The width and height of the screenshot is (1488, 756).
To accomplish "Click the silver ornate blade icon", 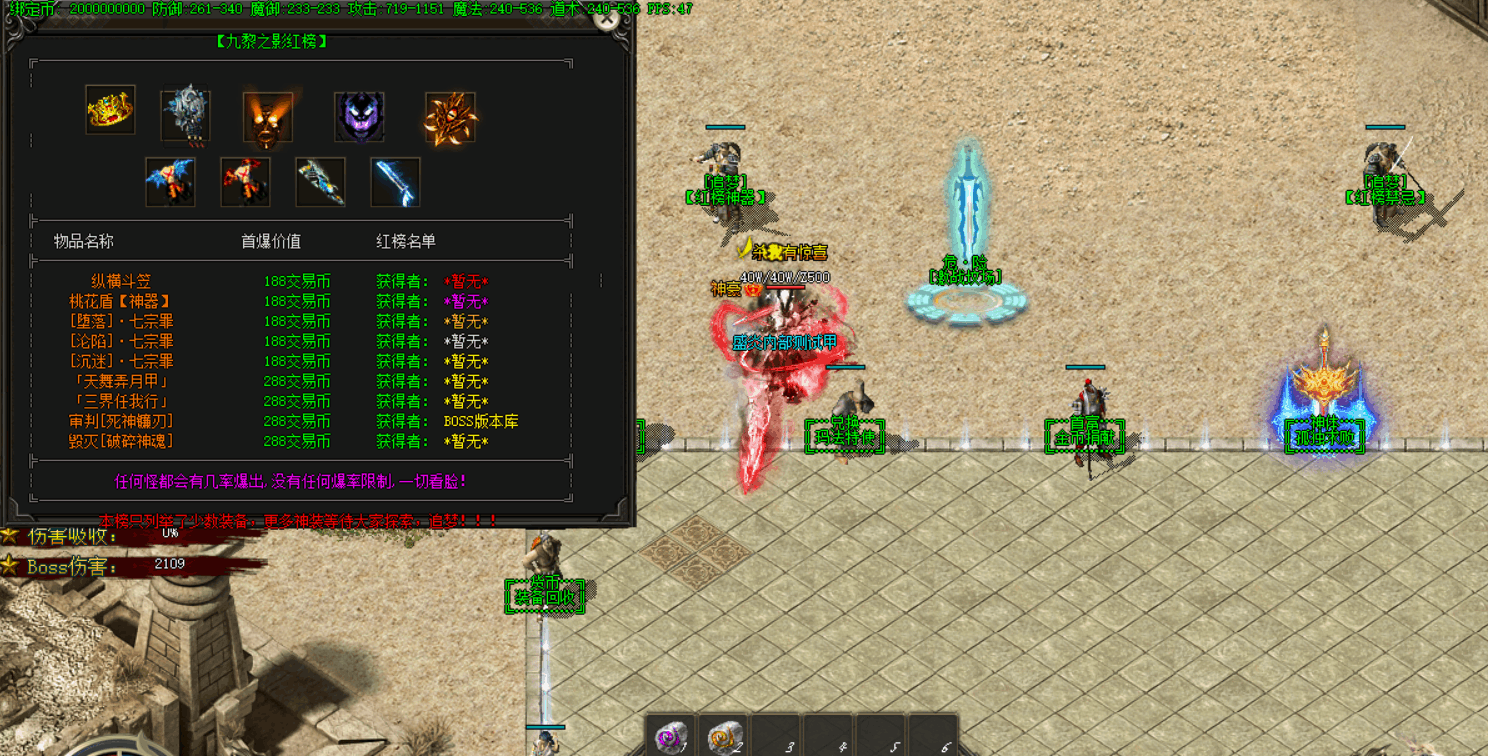I will coord(321,182).
